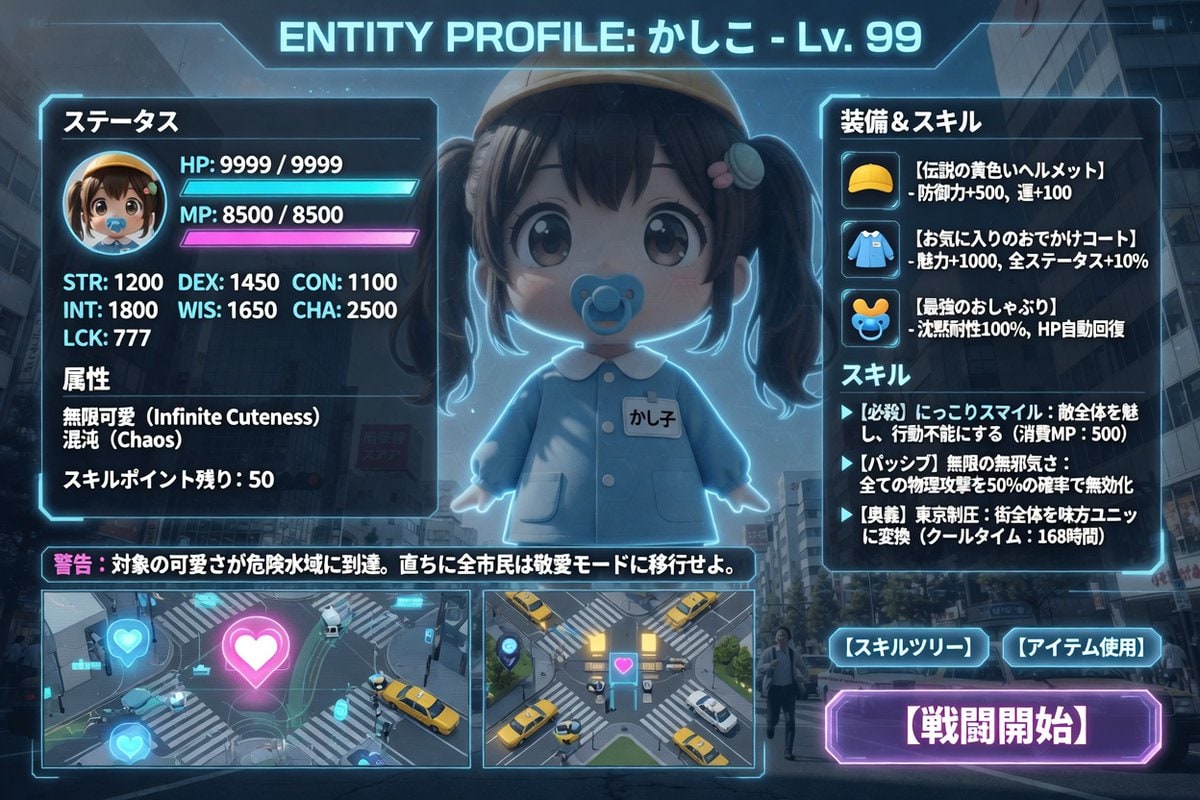Open the right intersection map with taxis
Screen dimensions: 1200x800
(x=618, y=678)
